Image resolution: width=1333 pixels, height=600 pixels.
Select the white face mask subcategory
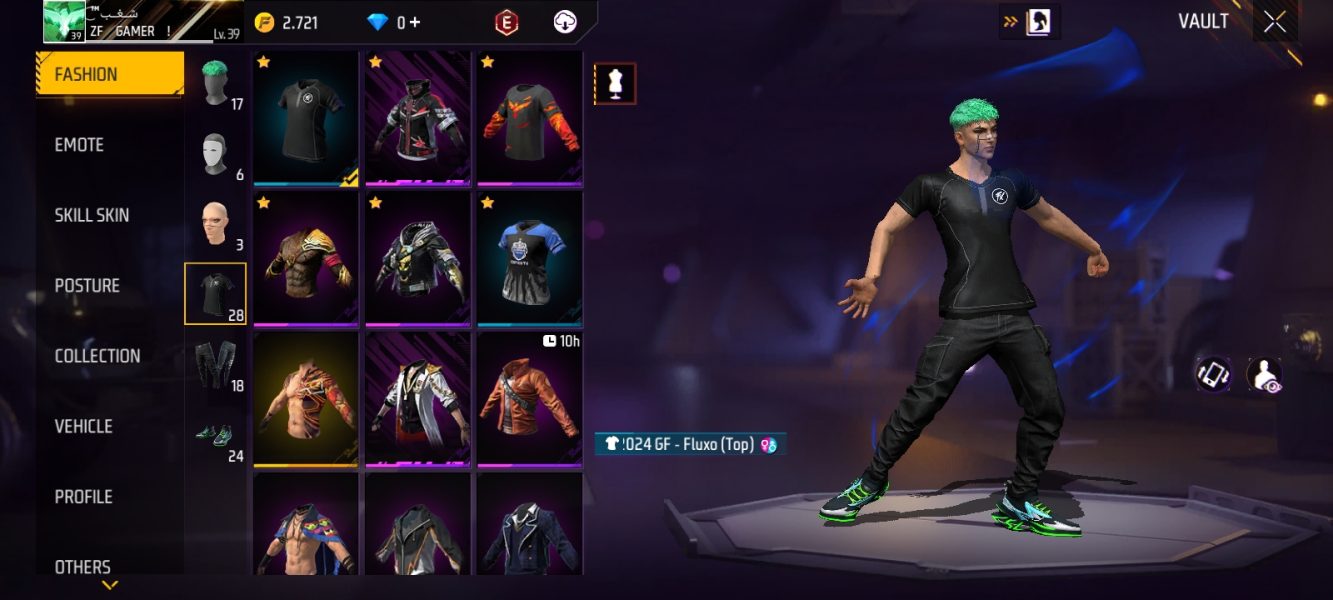tap(215, 154)
